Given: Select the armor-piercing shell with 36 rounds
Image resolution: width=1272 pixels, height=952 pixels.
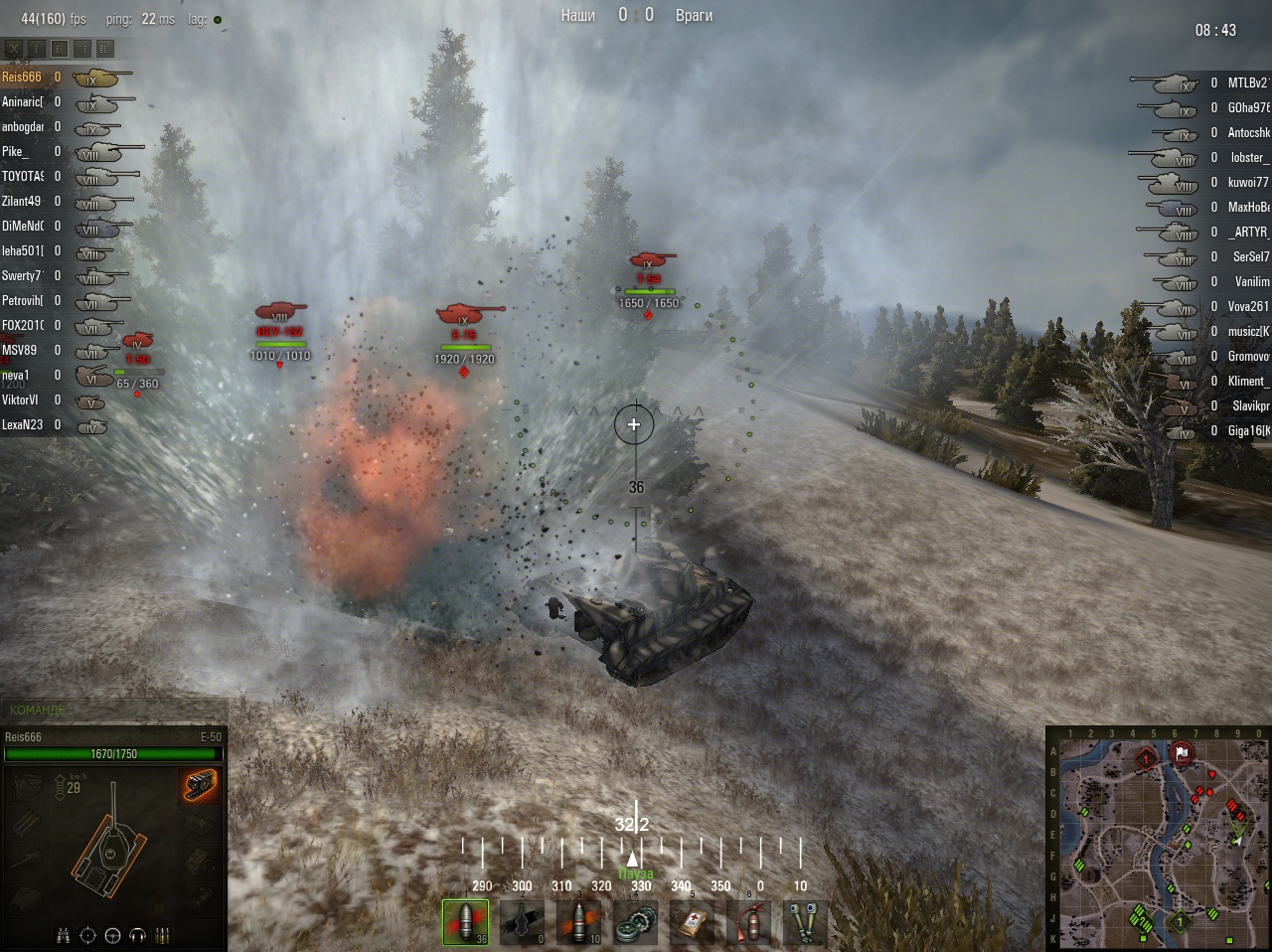Looking at the screenshot, I should click(x=465, y=922).
